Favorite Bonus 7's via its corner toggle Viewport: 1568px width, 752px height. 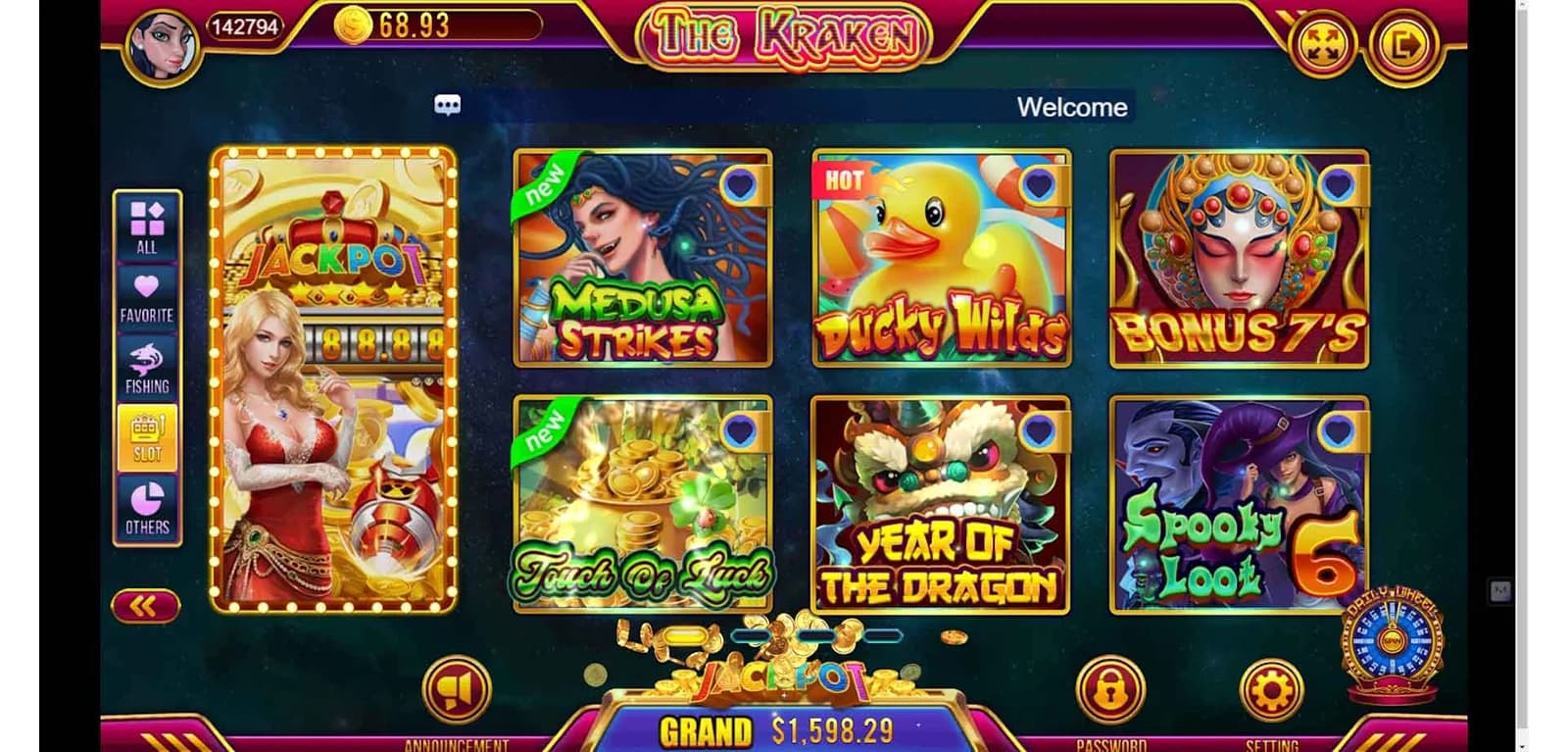click(1339, 186)
